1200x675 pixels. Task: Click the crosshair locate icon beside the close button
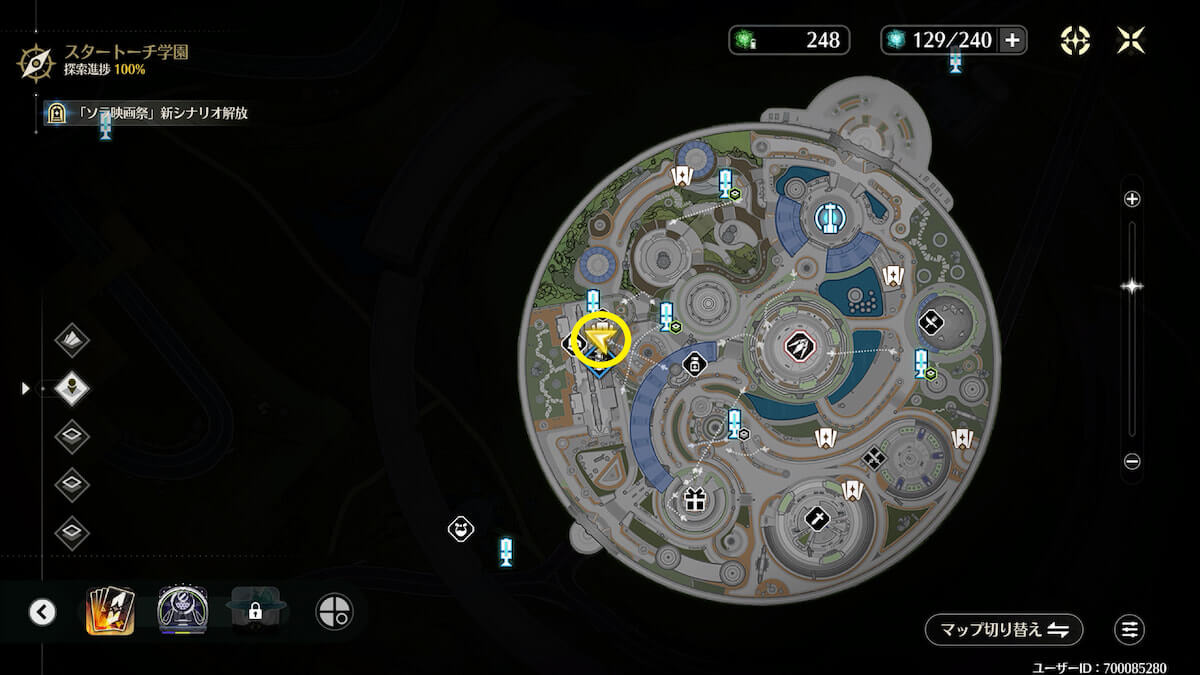click(x=1075, y=40)
